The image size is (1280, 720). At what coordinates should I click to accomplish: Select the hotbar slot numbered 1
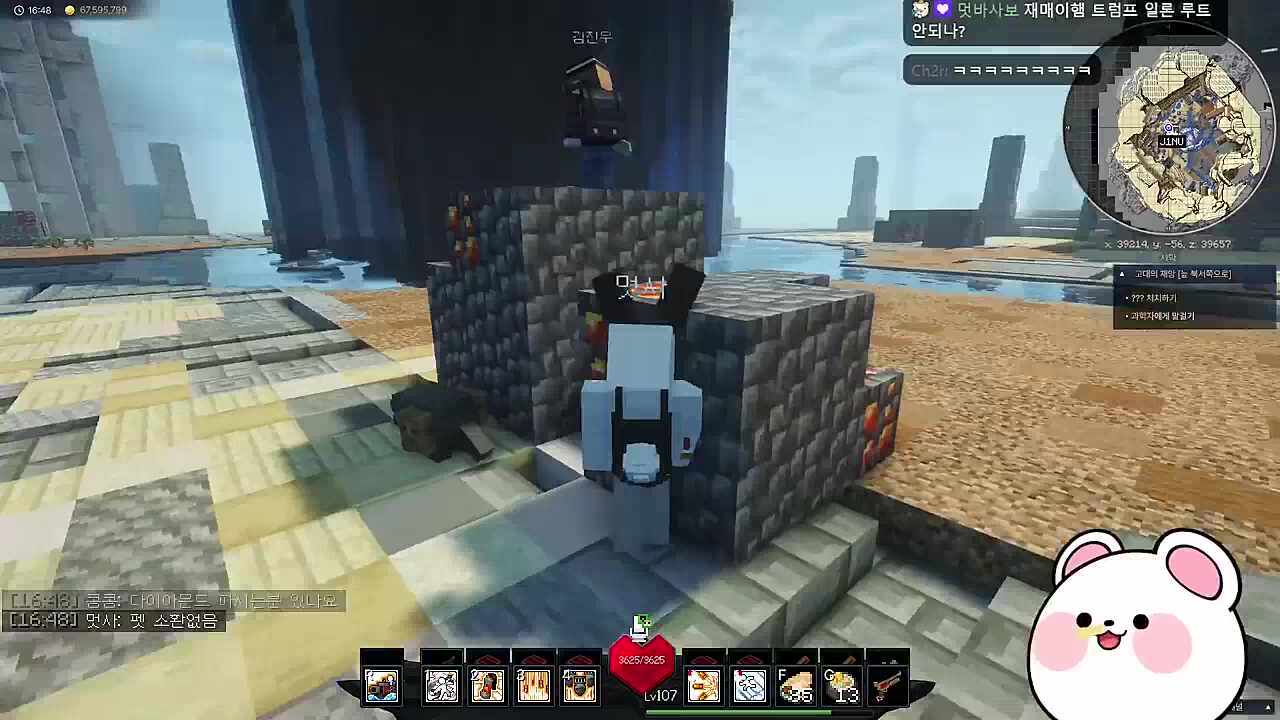441,685
